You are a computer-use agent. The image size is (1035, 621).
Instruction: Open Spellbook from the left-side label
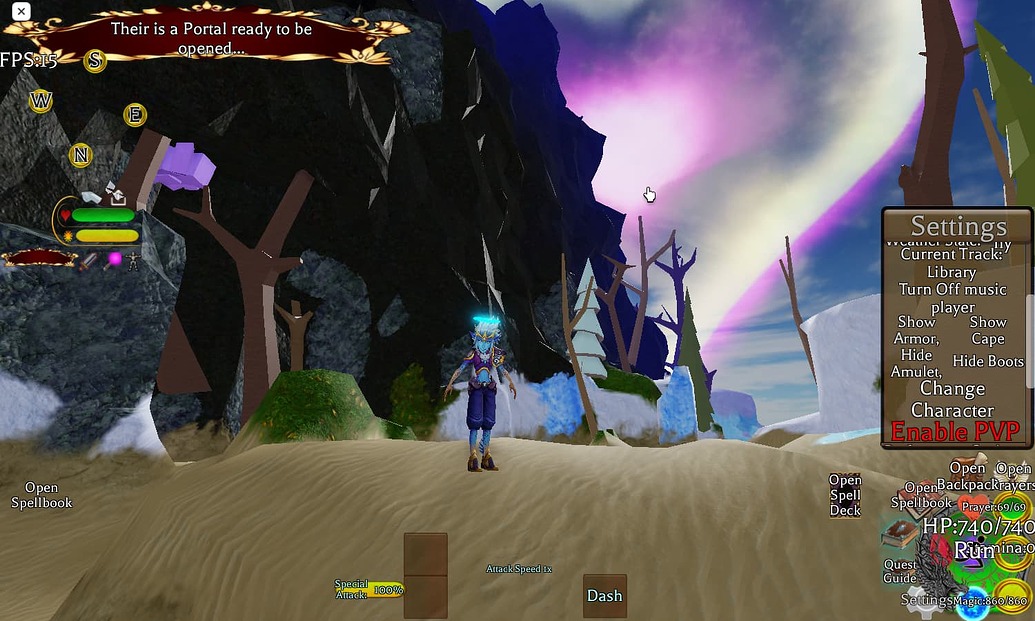(42, 495)
